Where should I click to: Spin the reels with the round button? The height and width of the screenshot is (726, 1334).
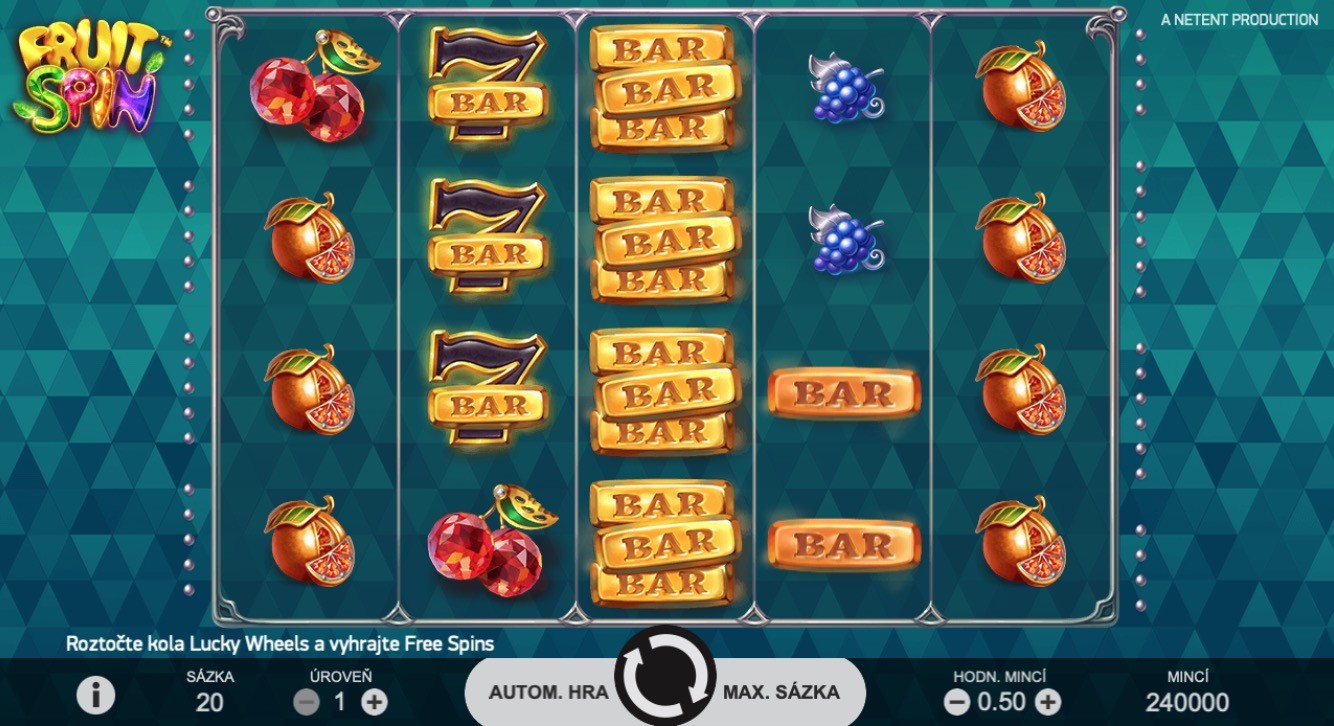point(665,676)
